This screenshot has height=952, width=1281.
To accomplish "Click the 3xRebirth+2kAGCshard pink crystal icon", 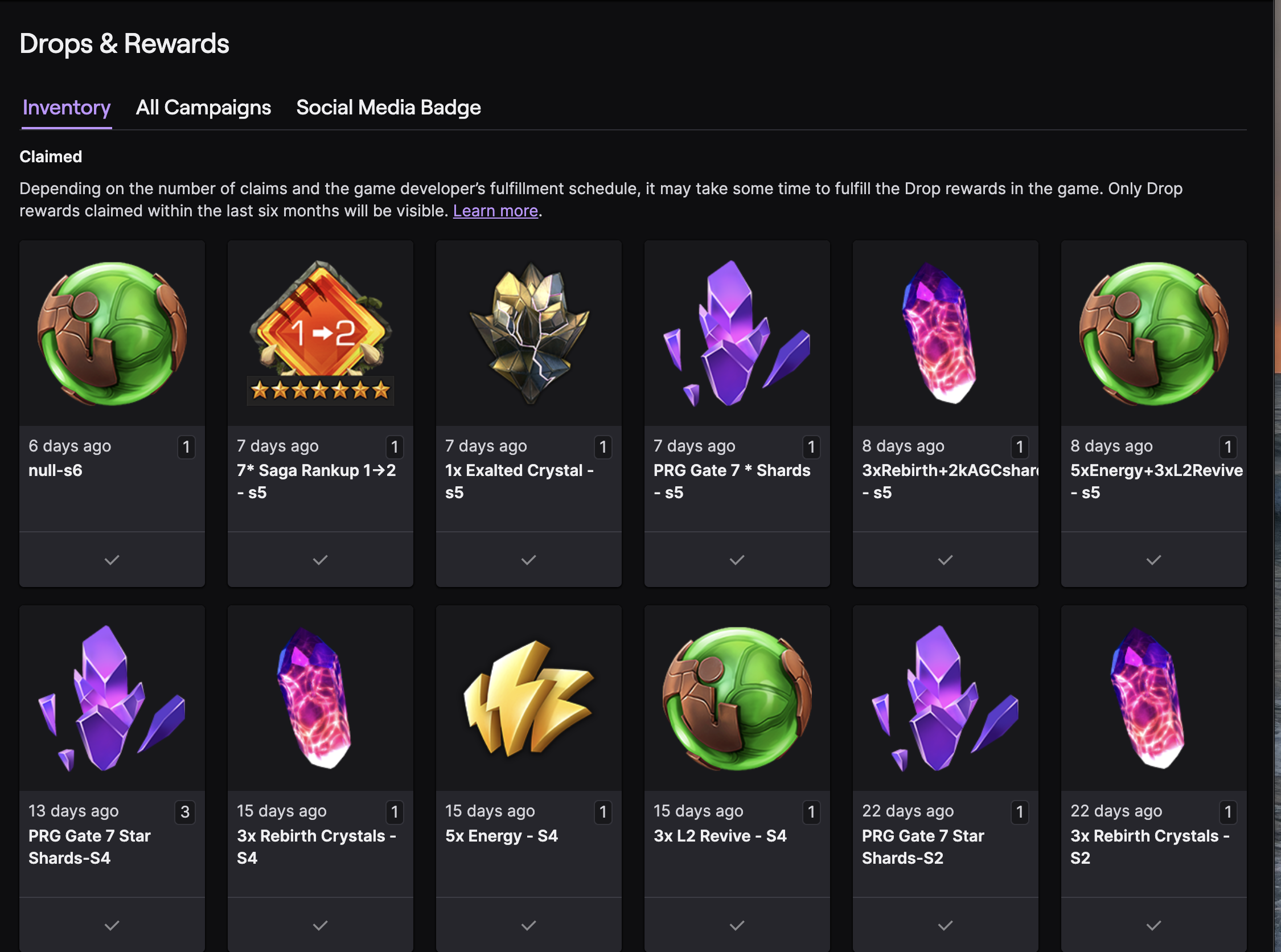I will point(945,331).
